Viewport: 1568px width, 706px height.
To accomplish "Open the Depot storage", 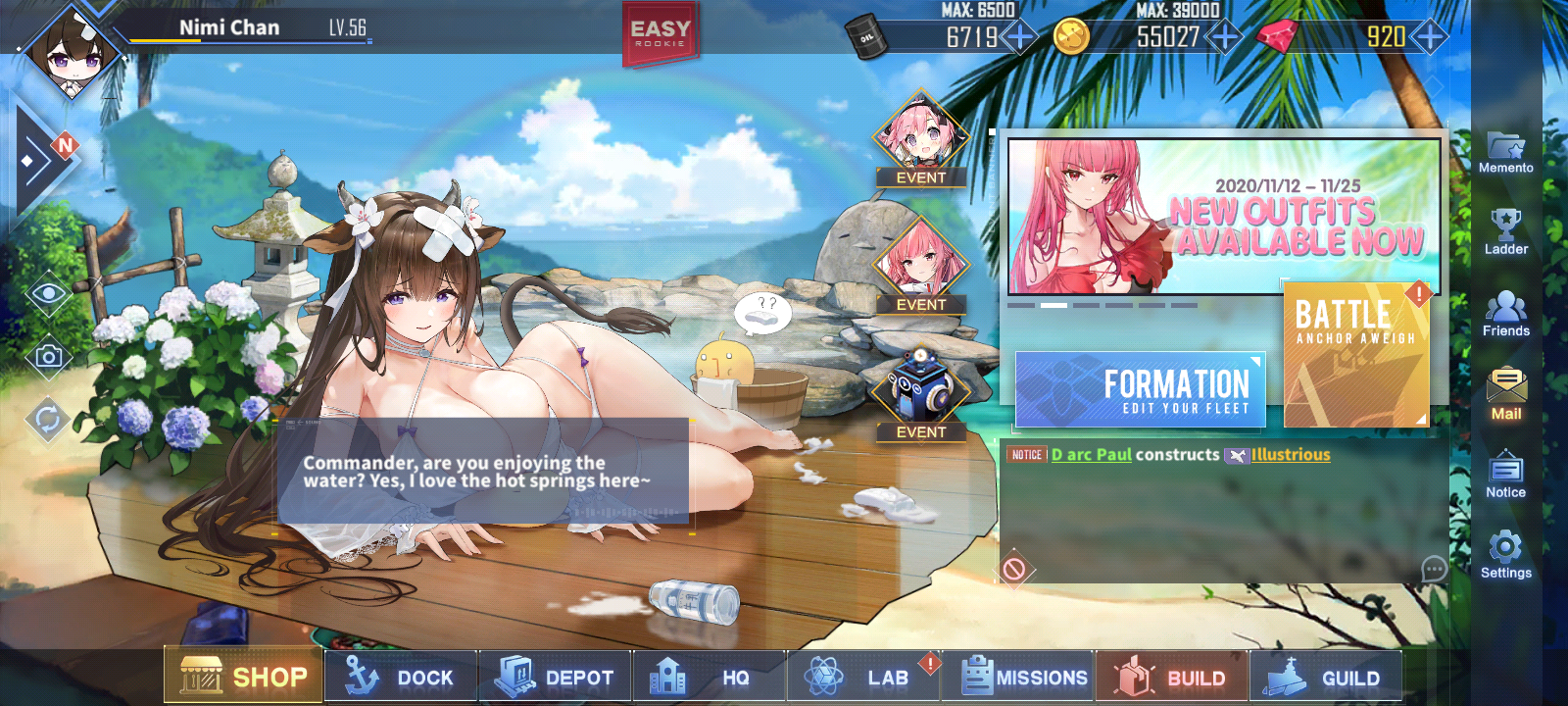I will (555, 677).
